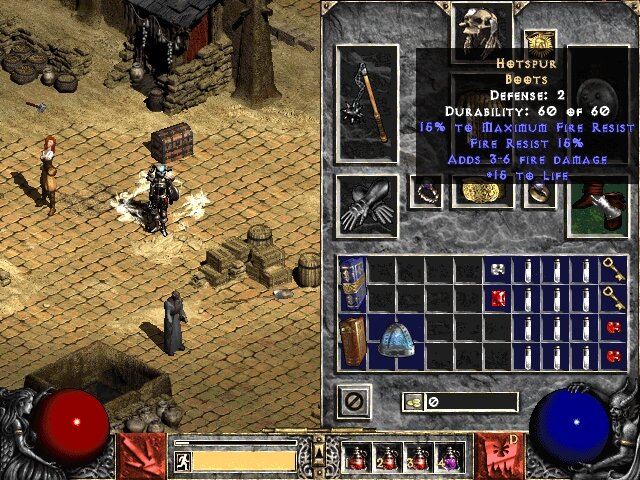Select the brown tome in inventory
This screenshot has height=480, width=640.
pyautogui.click(x=352, y=342)
